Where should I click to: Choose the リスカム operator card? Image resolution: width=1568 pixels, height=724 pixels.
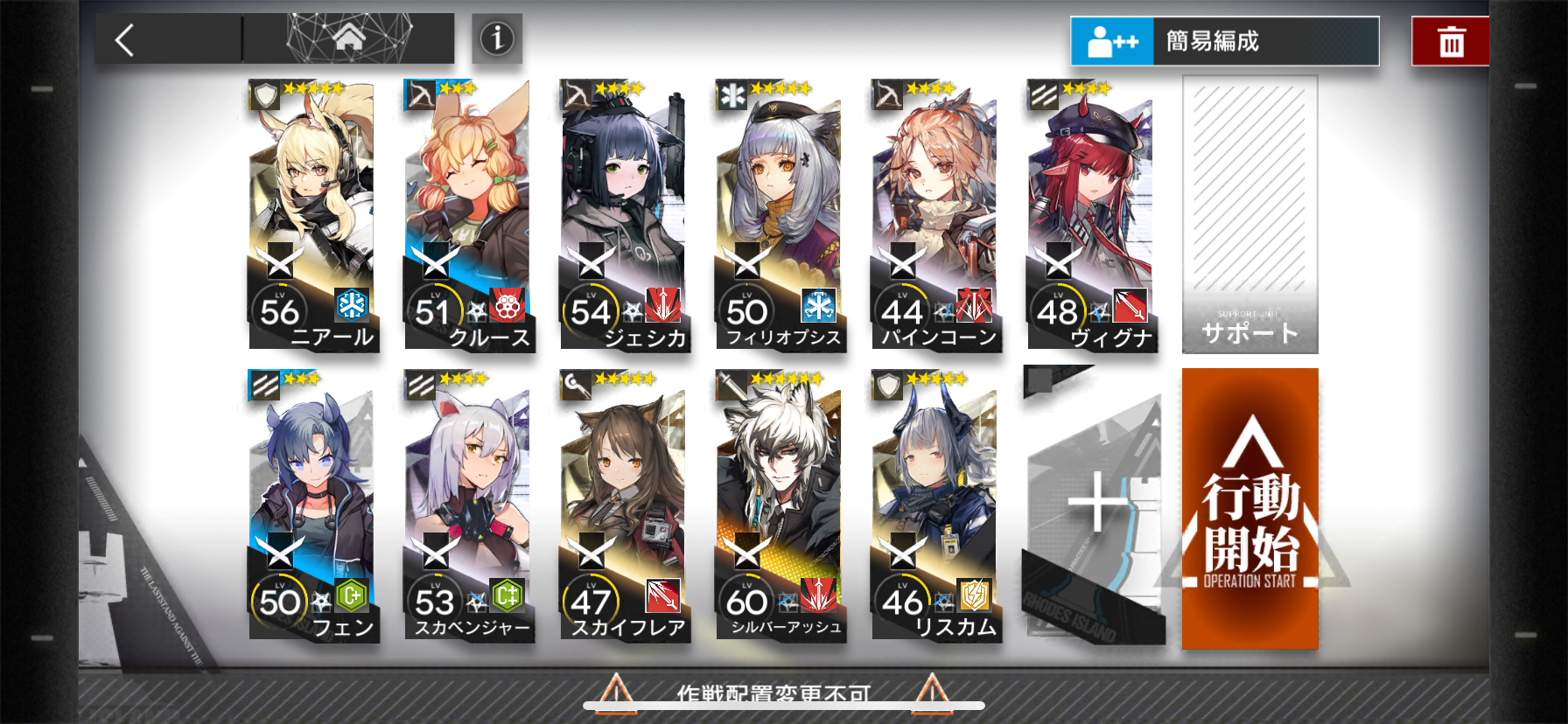[936, 505]
